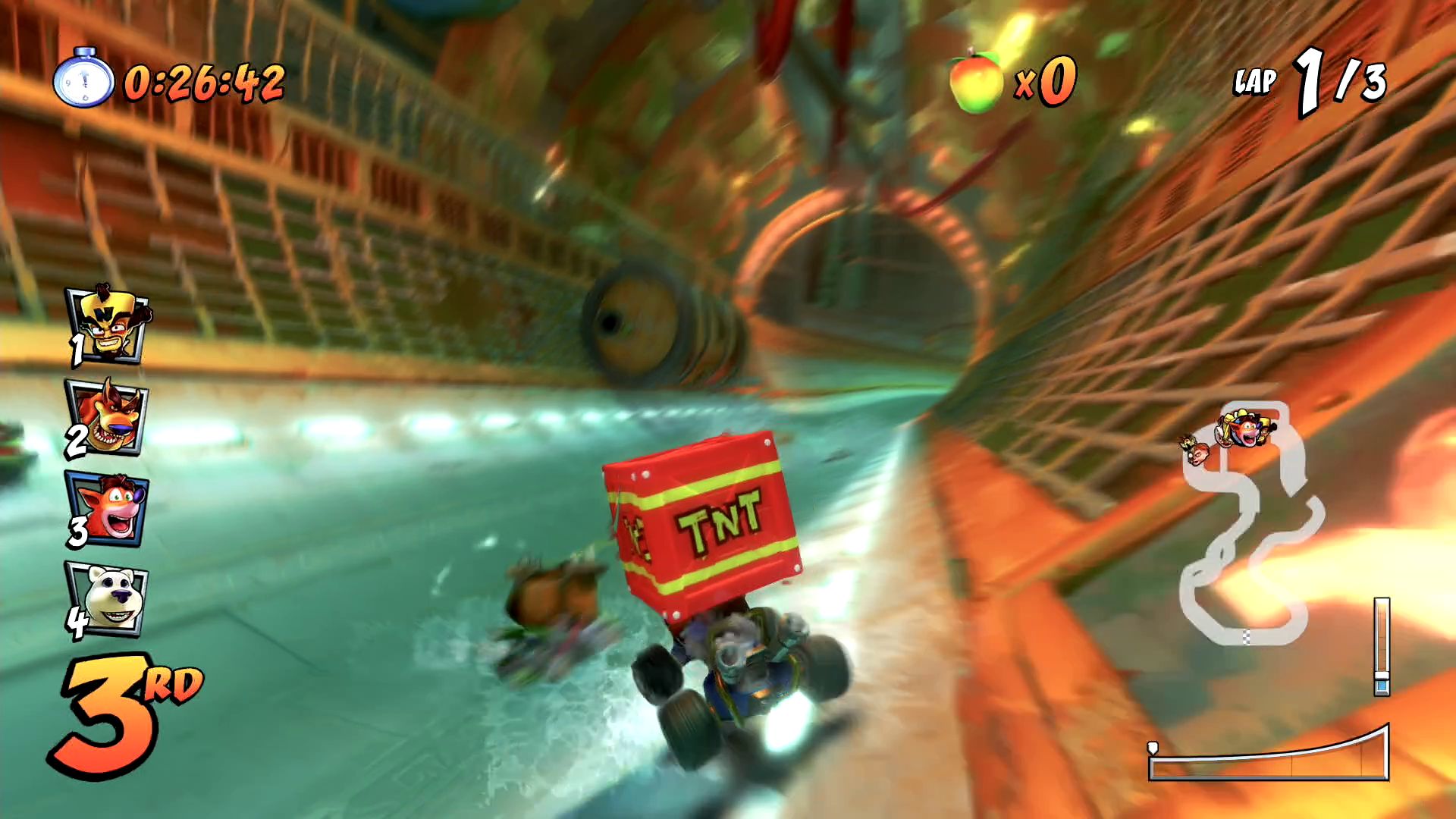Click the Crunch Bandicoot second-place portrait
Viewport: 1456px width, 819px height.
pos(108,417)
